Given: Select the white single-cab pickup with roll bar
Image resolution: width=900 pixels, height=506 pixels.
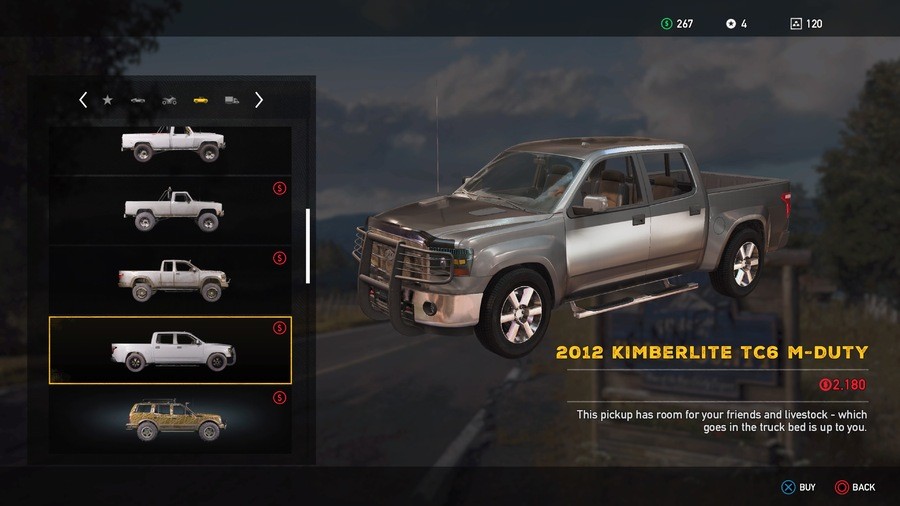Looking at the screenshot, I should [171, 210].
